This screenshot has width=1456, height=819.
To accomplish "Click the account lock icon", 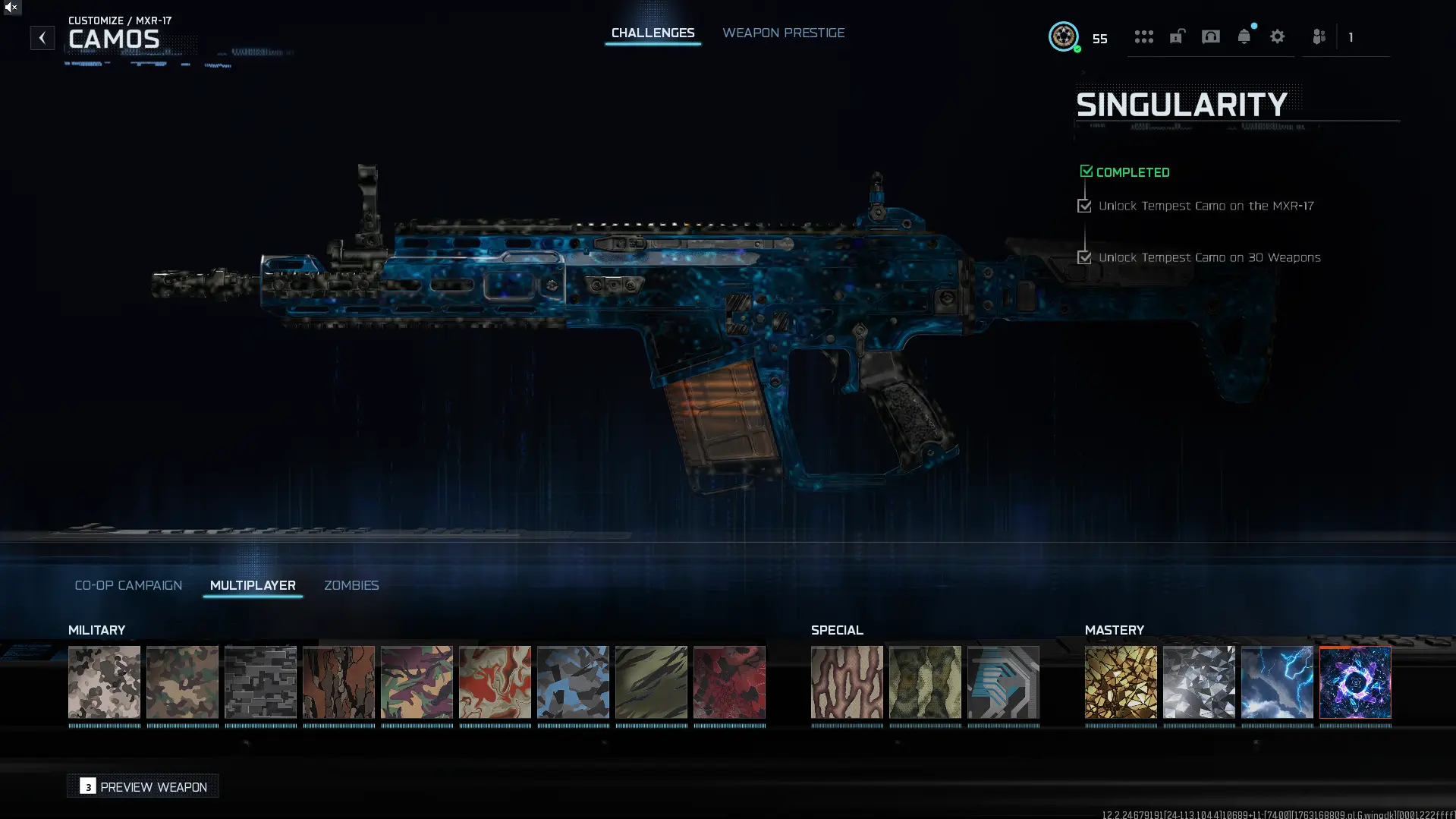I will coord(1177,36).
